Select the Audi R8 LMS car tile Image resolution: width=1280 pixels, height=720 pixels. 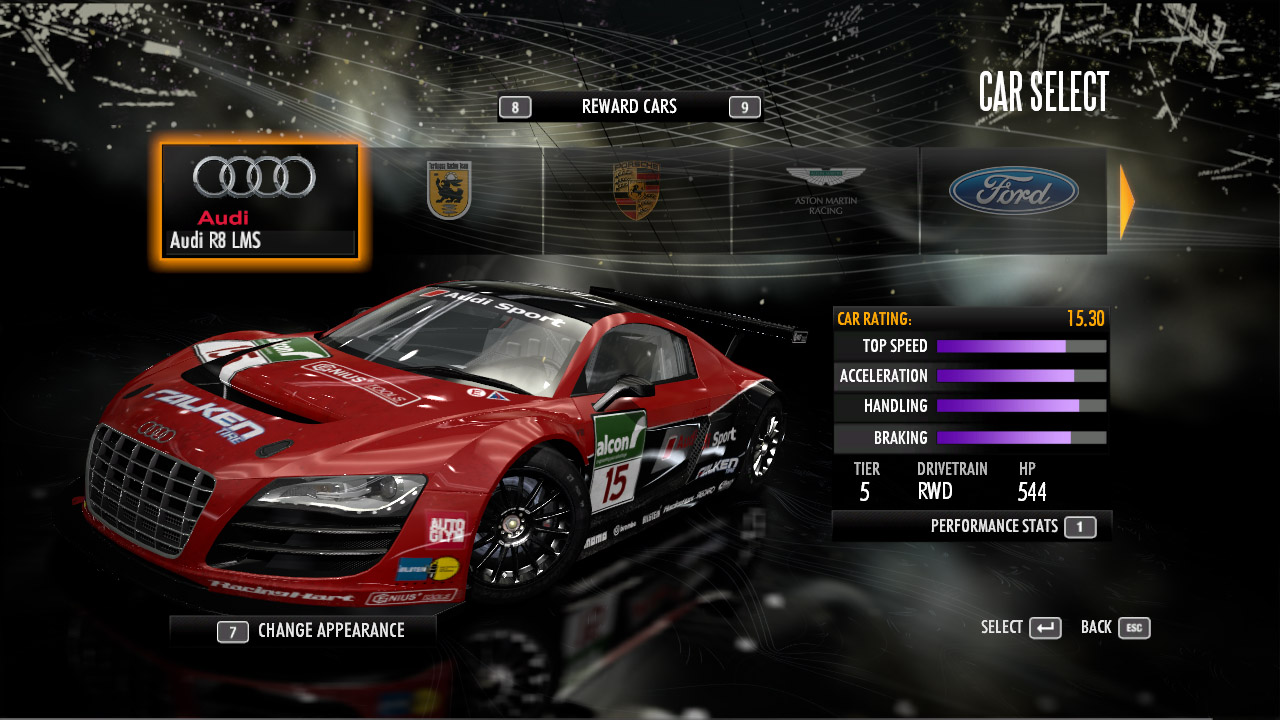pos(259,202)
